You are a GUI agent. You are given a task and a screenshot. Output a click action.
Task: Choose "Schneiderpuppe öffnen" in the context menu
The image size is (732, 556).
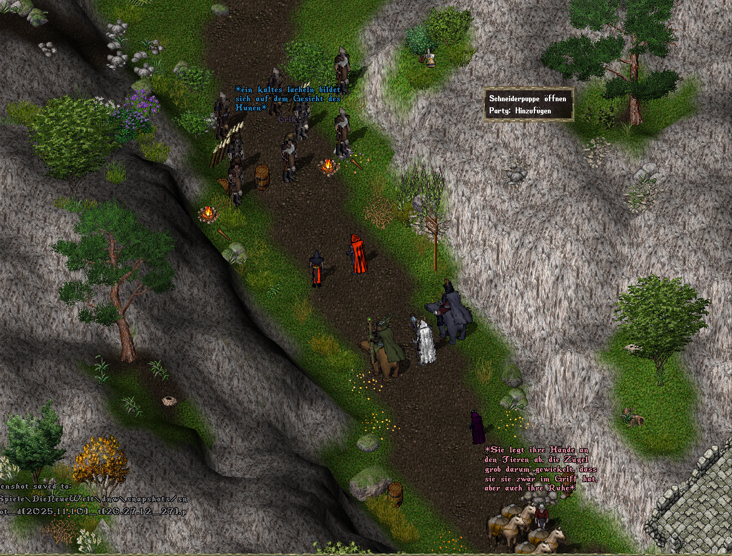coord(528,99)
